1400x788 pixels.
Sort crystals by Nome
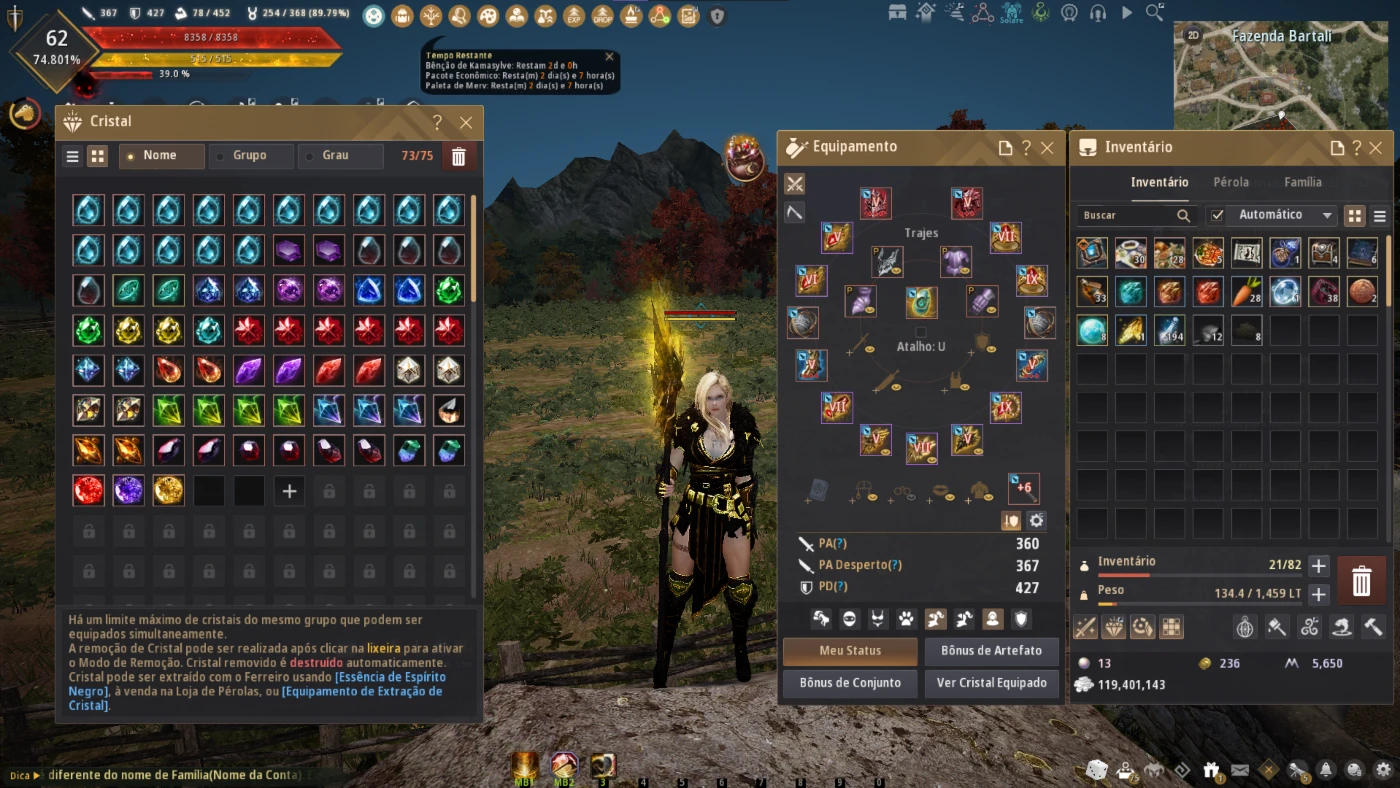coord(160,156)
